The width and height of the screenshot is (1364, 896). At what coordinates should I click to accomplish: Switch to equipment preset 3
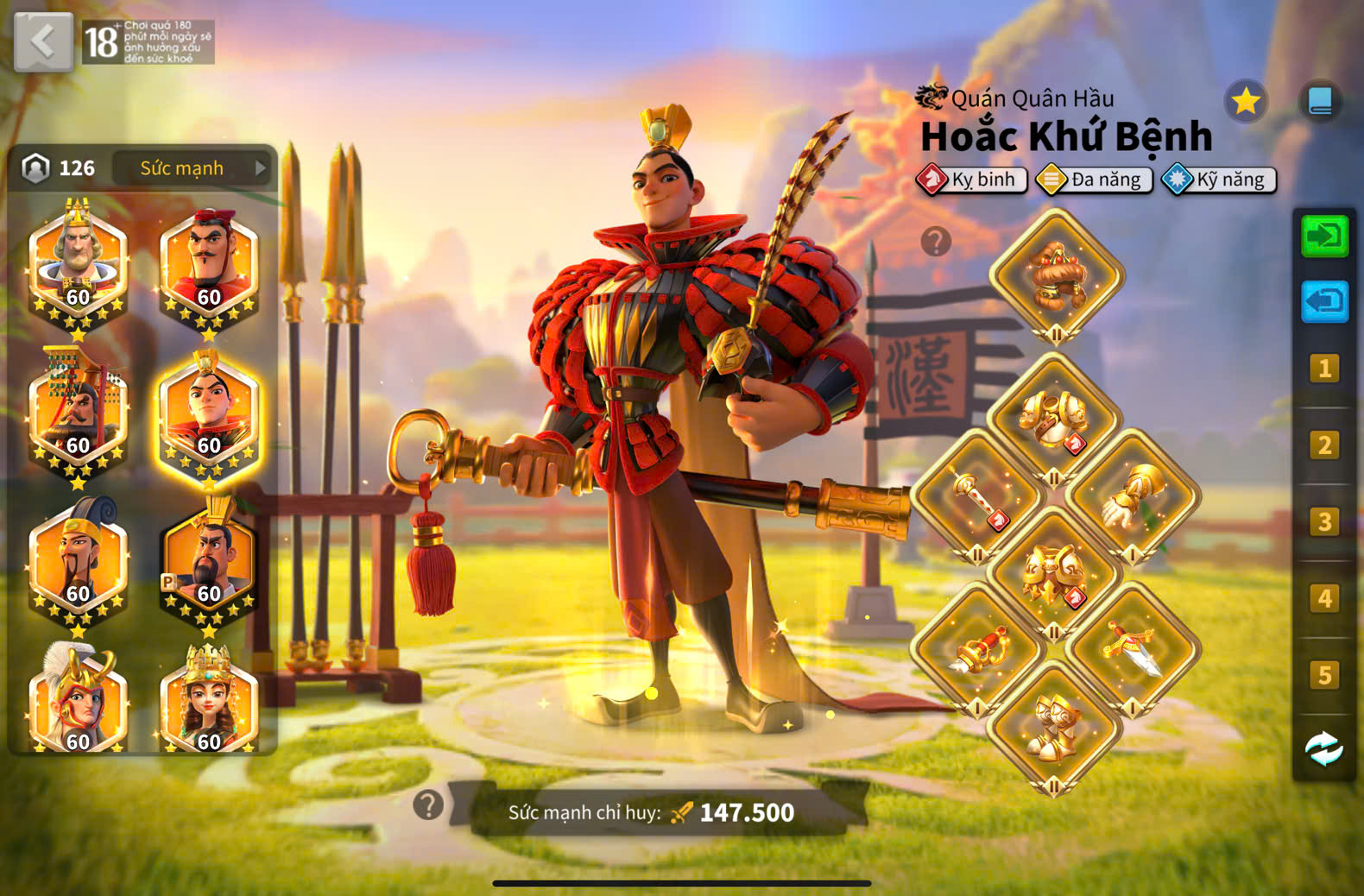pyautogui.click(x=1324, y=522)
